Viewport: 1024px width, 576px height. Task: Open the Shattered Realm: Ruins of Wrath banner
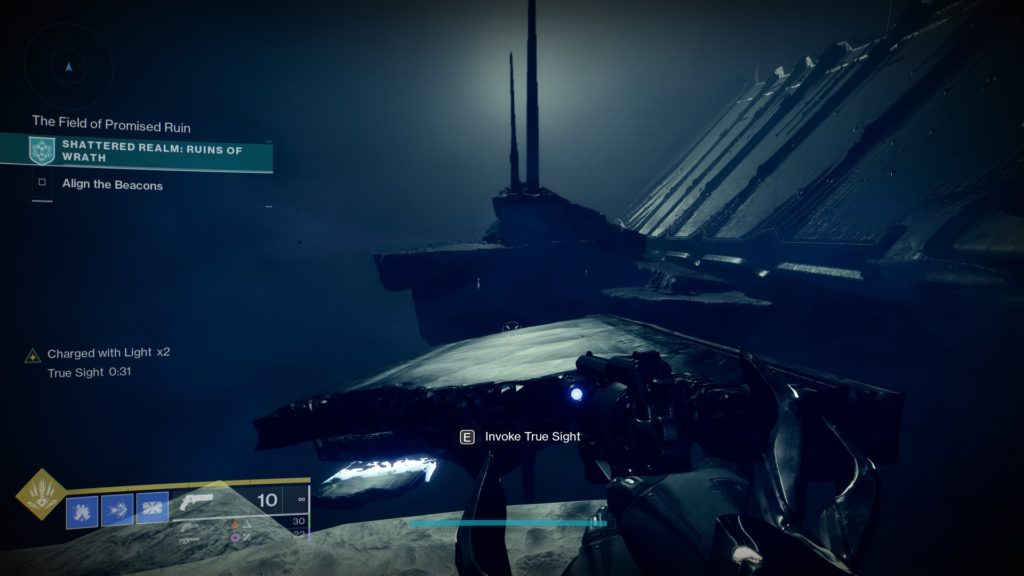coord(150,152)
